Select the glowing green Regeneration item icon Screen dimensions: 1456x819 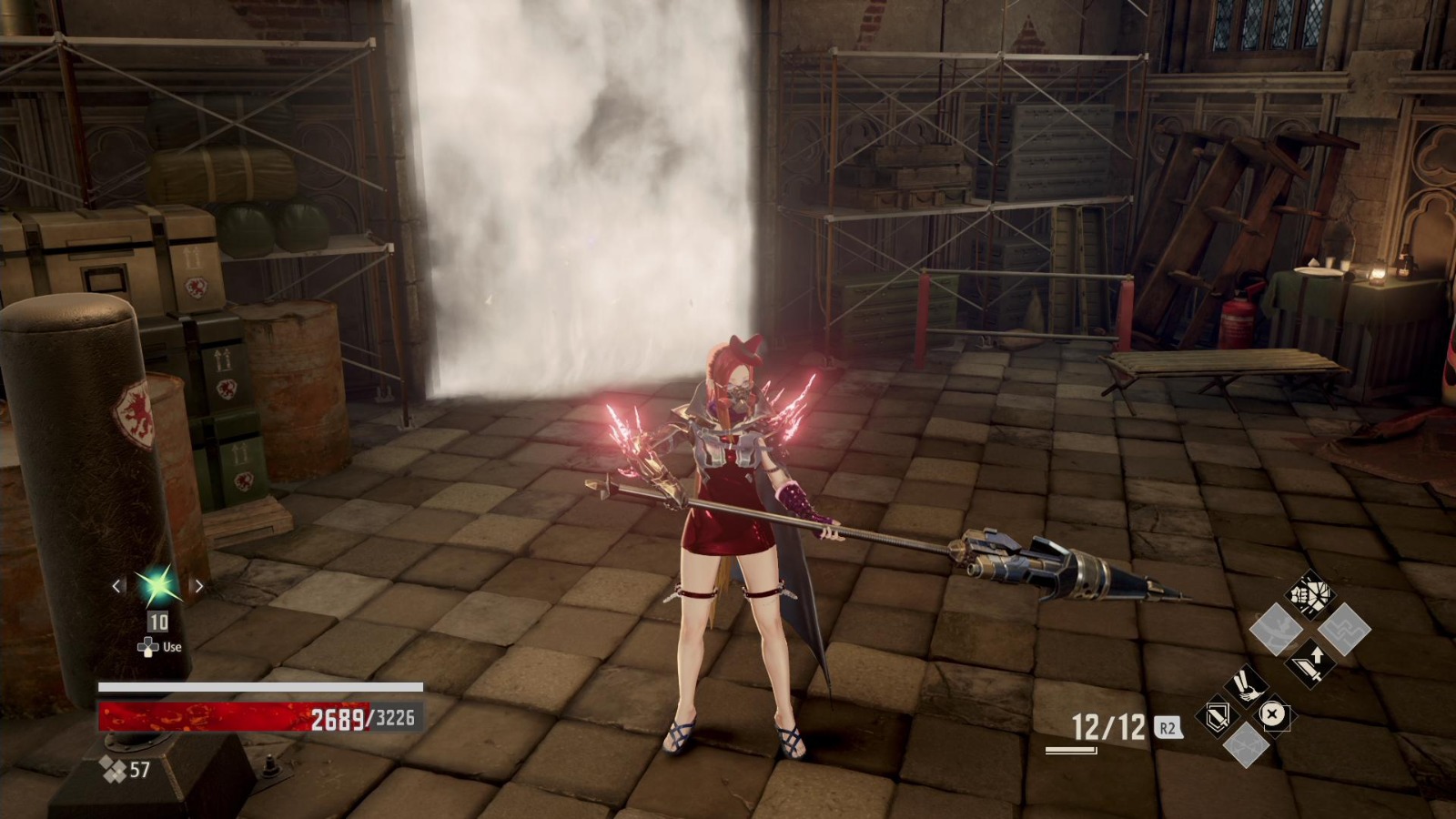[x=159, y=586]
